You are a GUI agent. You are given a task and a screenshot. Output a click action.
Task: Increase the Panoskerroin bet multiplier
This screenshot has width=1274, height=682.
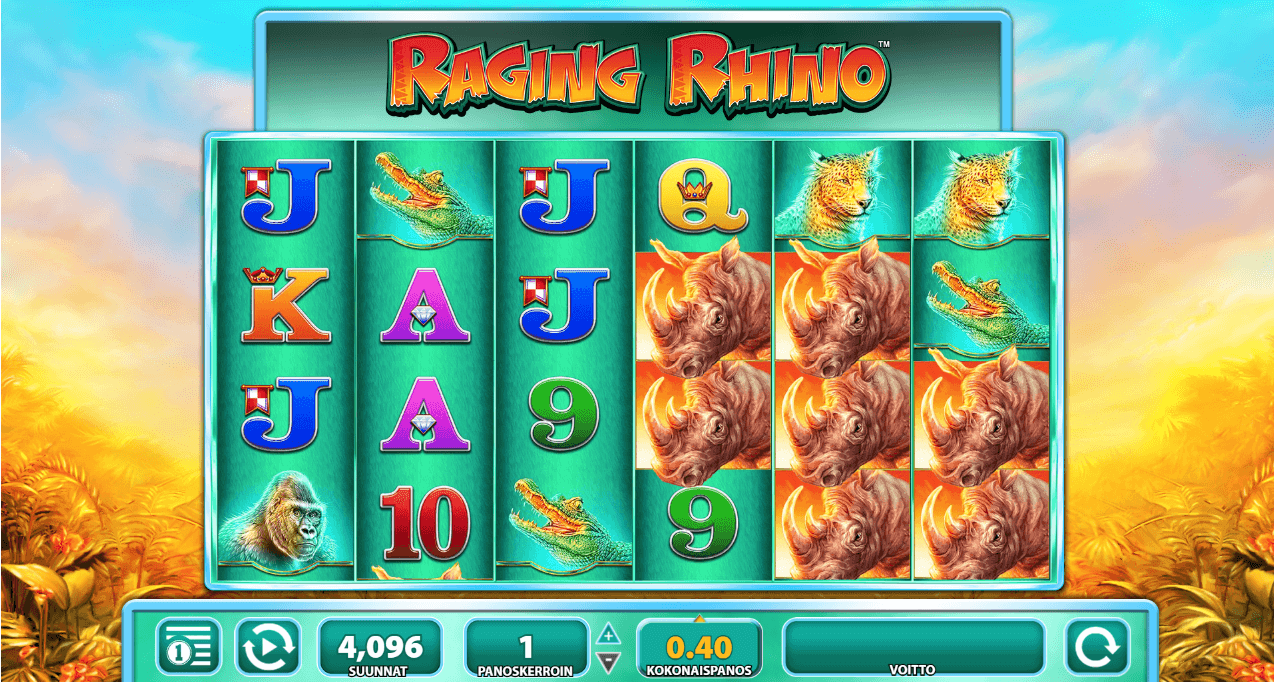coord(608,635)
